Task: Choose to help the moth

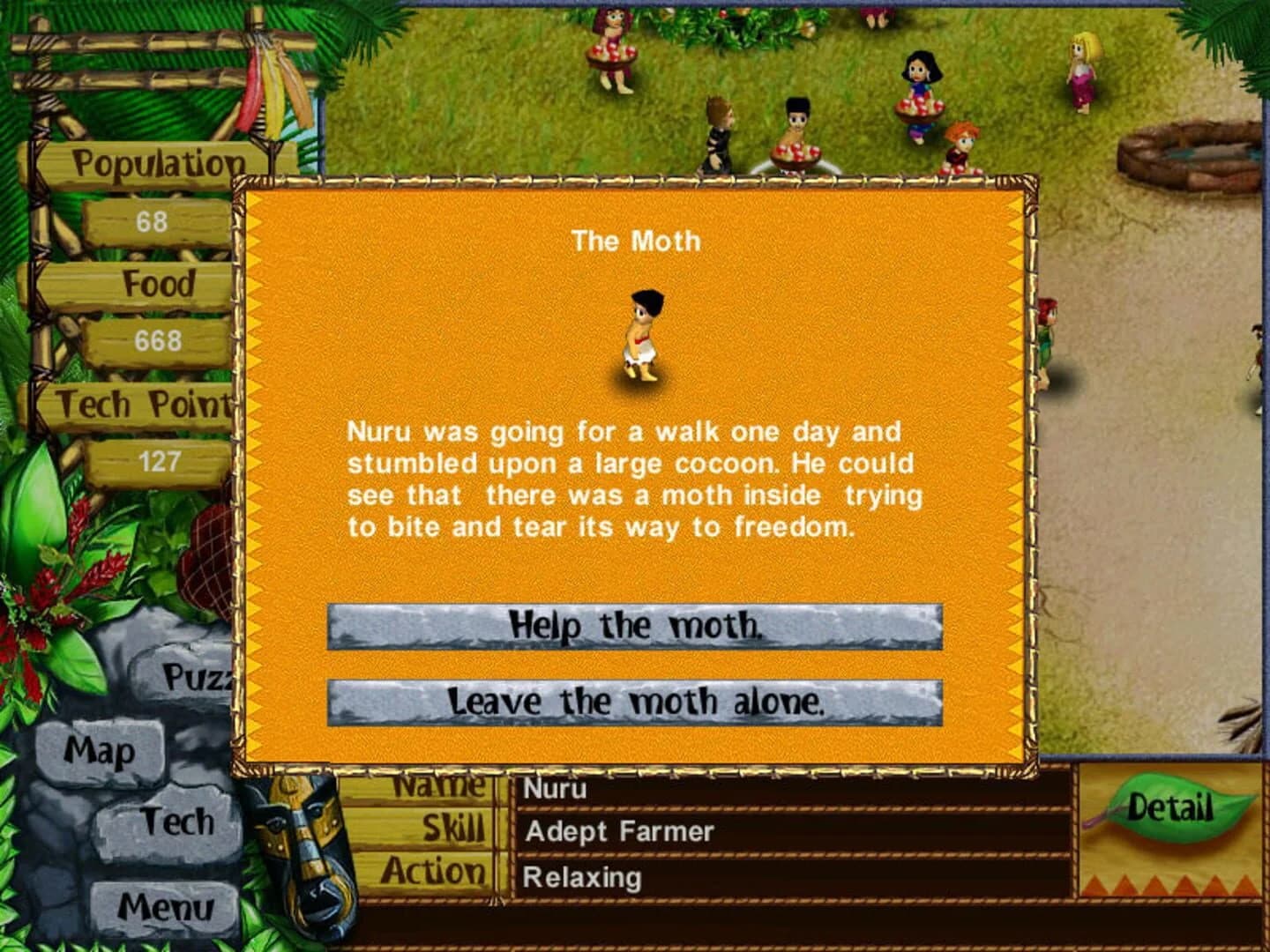Action: (x=637, y=626)
